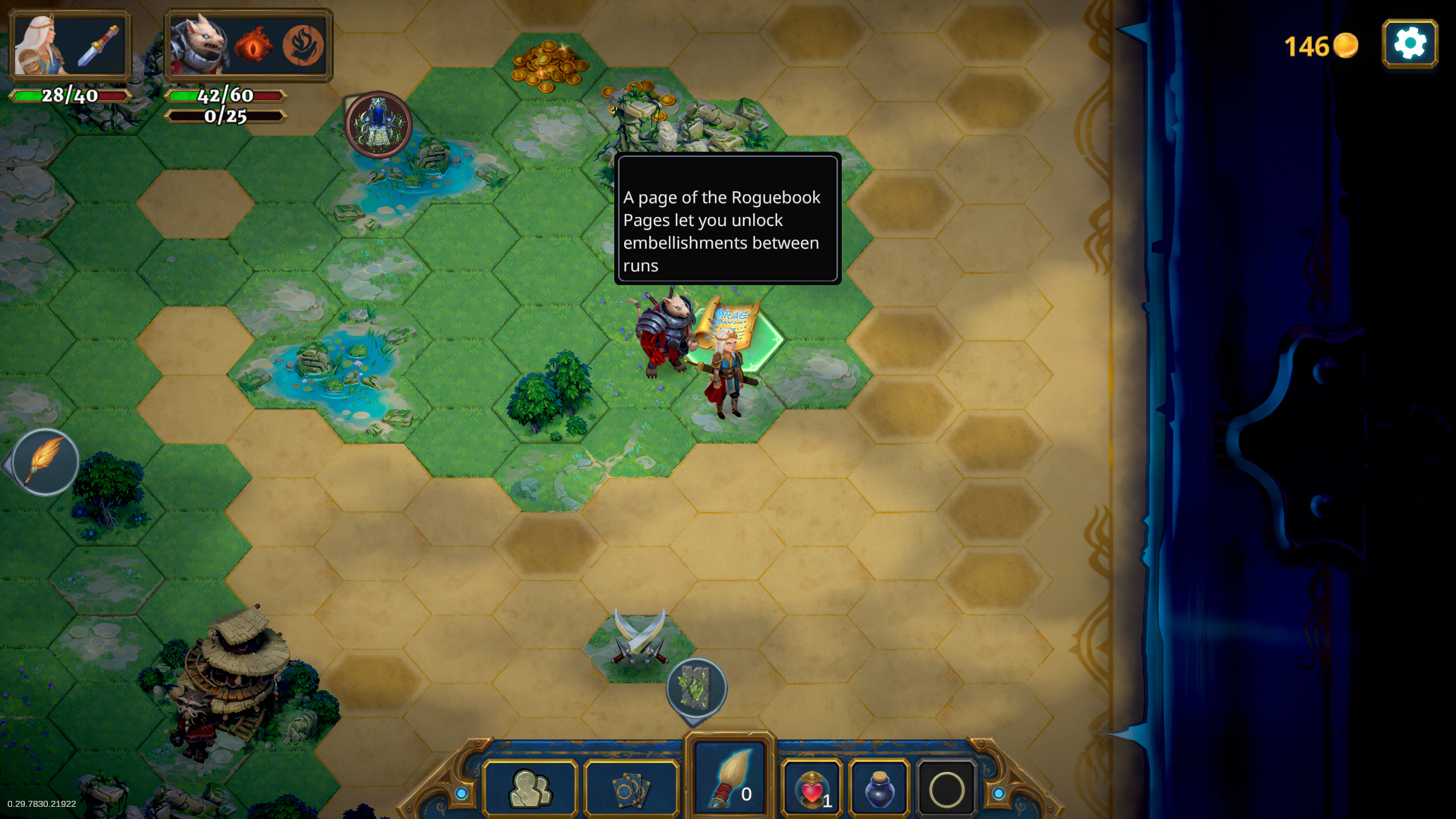Dismiss the Roguebook page tooltip

726,219
